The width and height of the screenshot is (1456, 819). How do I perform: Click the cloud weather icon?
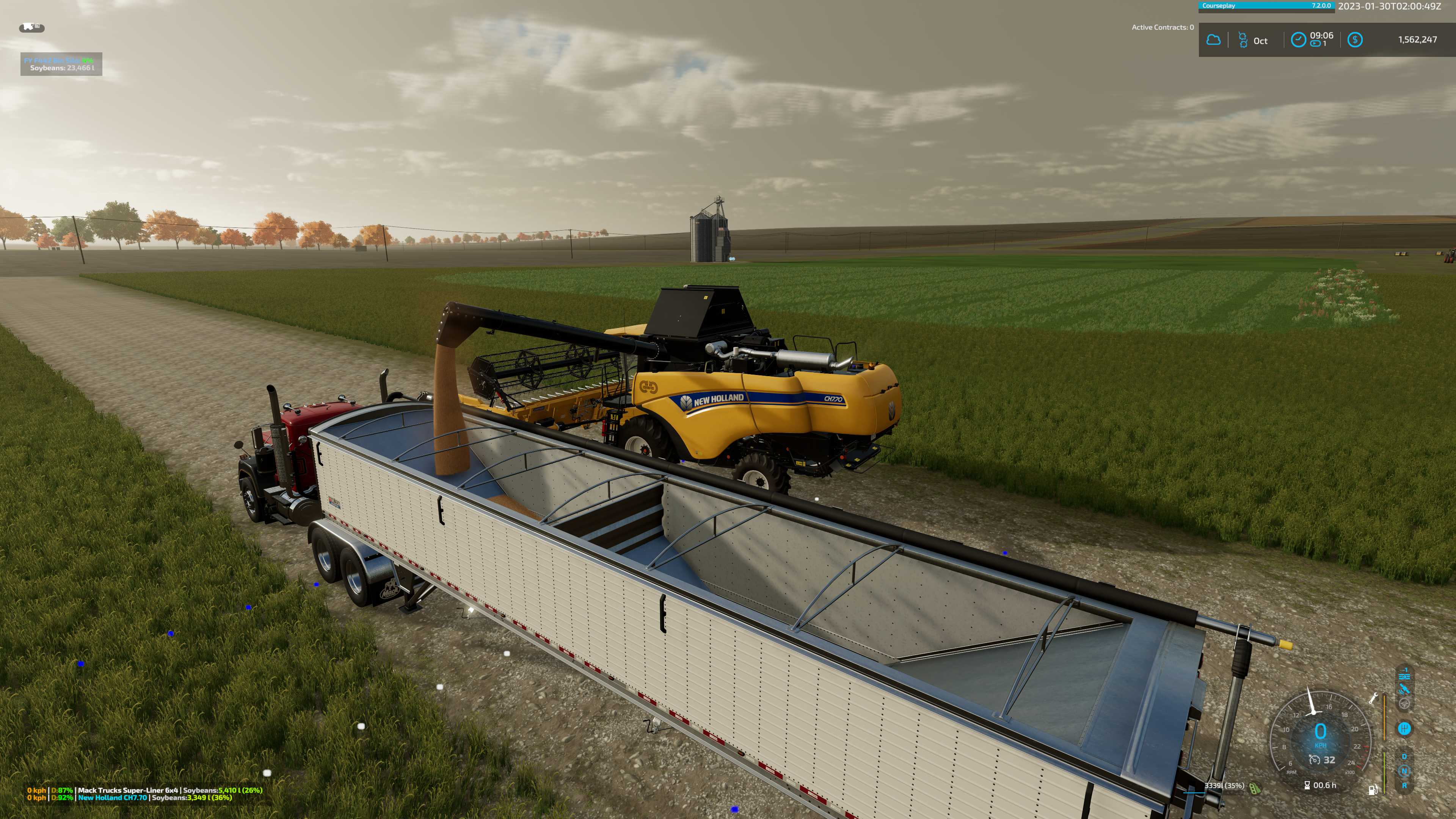coord(1213,40)
